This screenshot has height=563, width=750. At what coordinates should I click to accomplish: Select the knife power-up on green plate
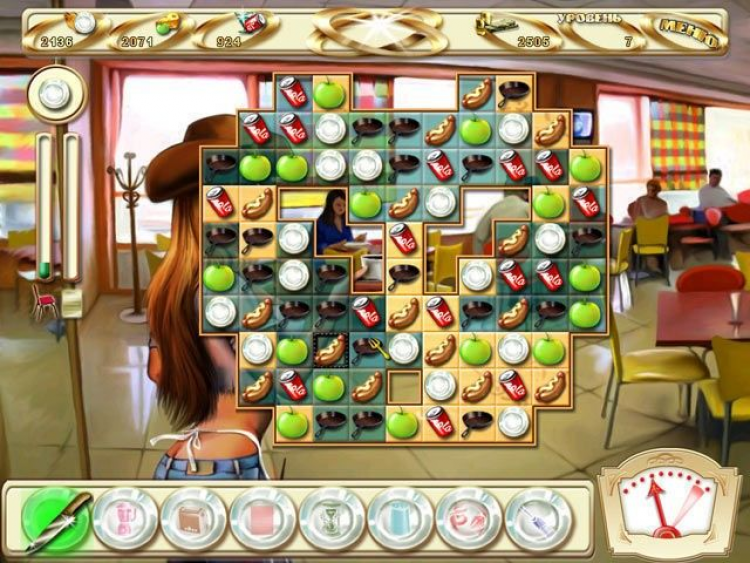[56, 517]
